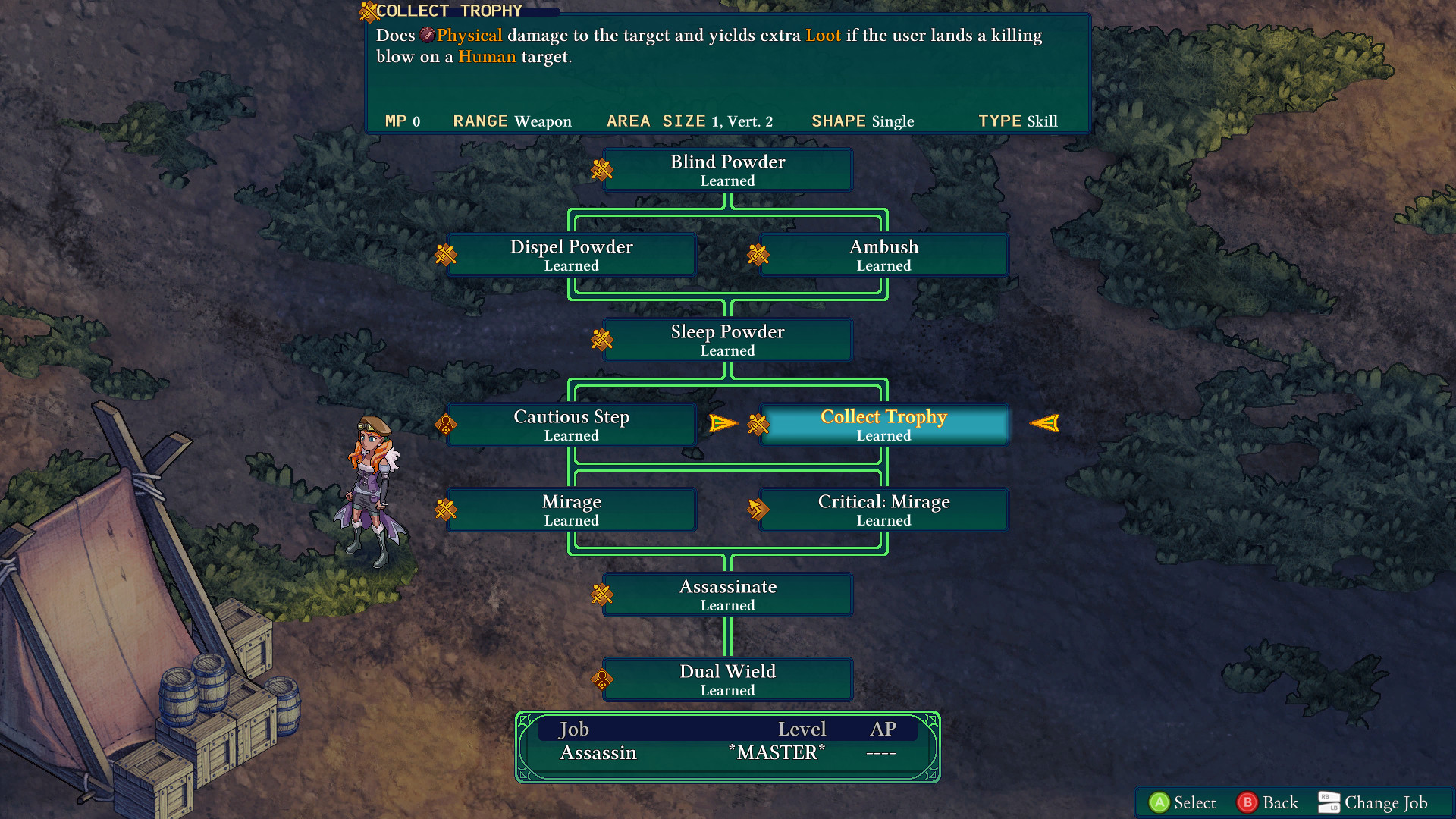Click the Learned label under Blind Powder
This screenshot has width=1456, height=819.
pos(727,180)
